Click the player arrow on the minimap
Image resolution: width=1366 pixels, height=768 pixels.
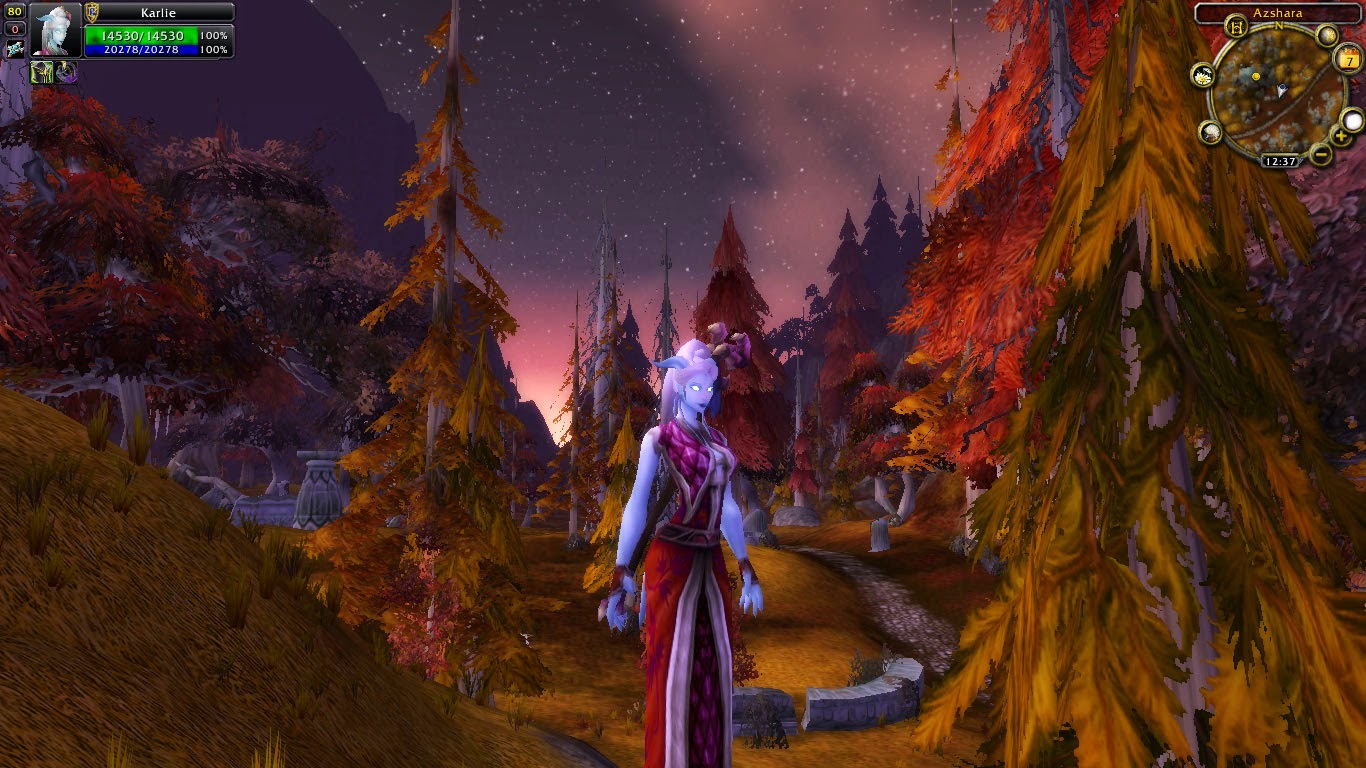click(x=1281, y=90)
